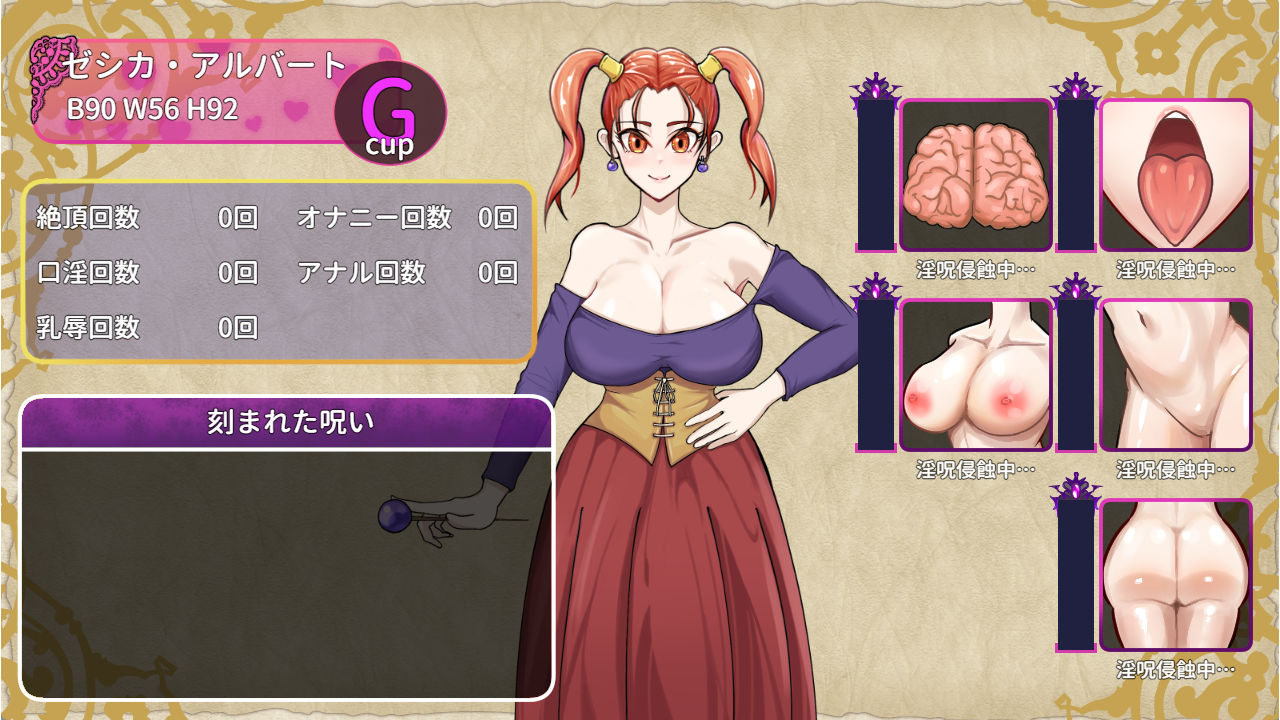The width and height of the screenshot is (1280, 720).
Task: Select the brain status thumbnail
Action: tap(976, 175)
